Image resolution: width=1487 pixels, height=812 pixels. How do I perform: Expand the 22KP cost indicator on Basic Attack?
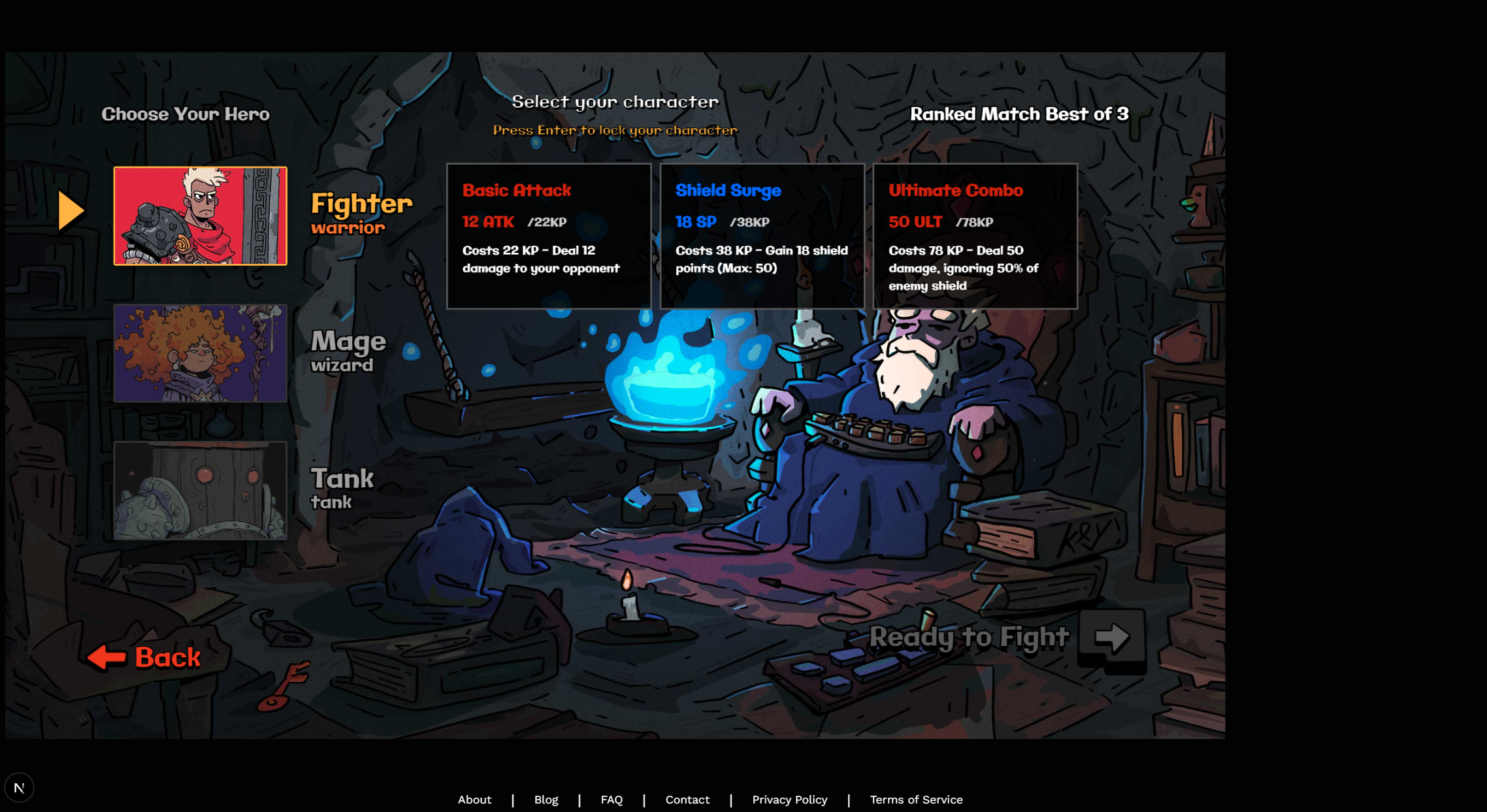[547, 222]
